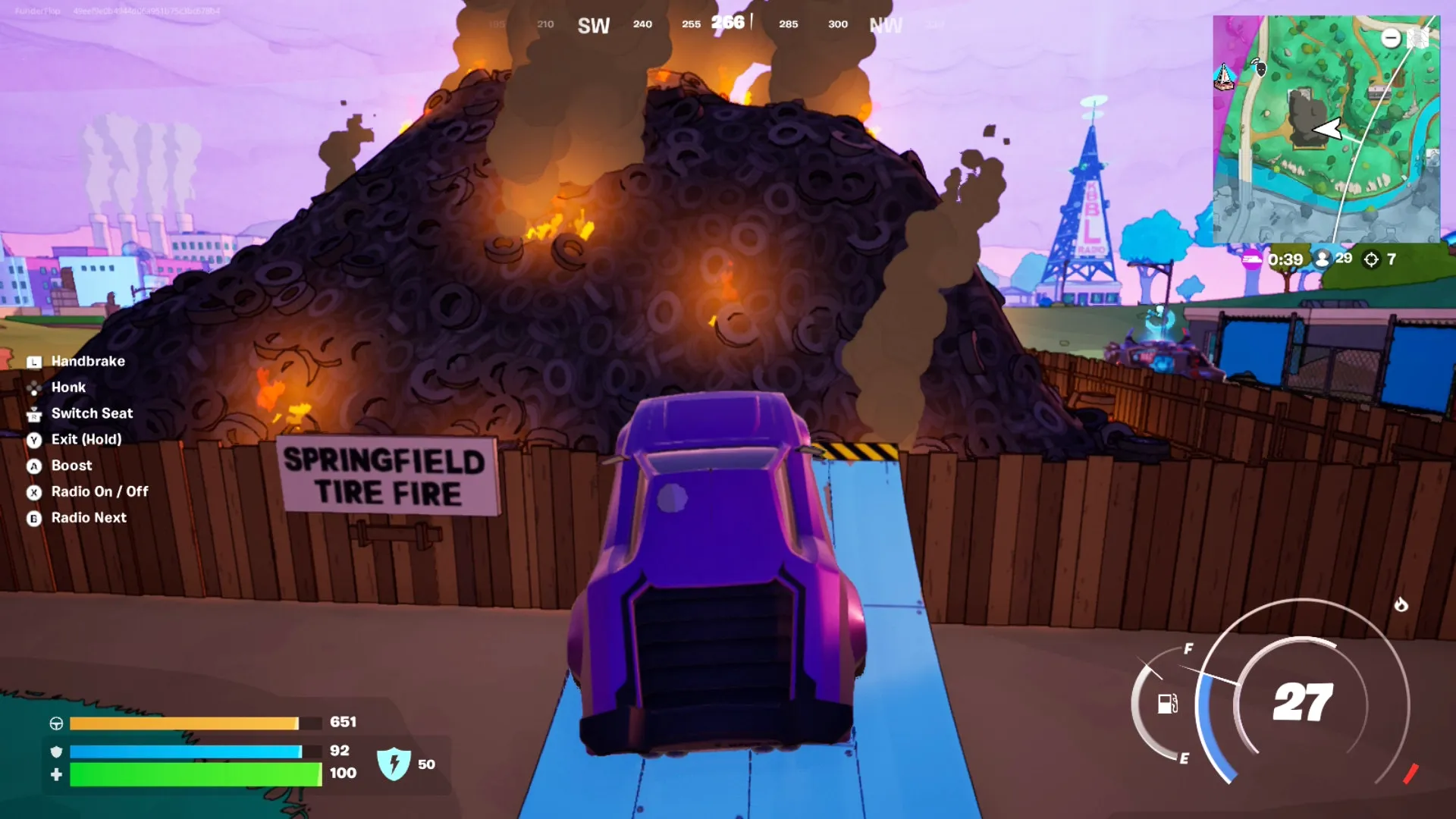This screenshot has width=1456, height=819.
Task: Click the black mask marker on minimap
Action: click(x=1261, y=69)
